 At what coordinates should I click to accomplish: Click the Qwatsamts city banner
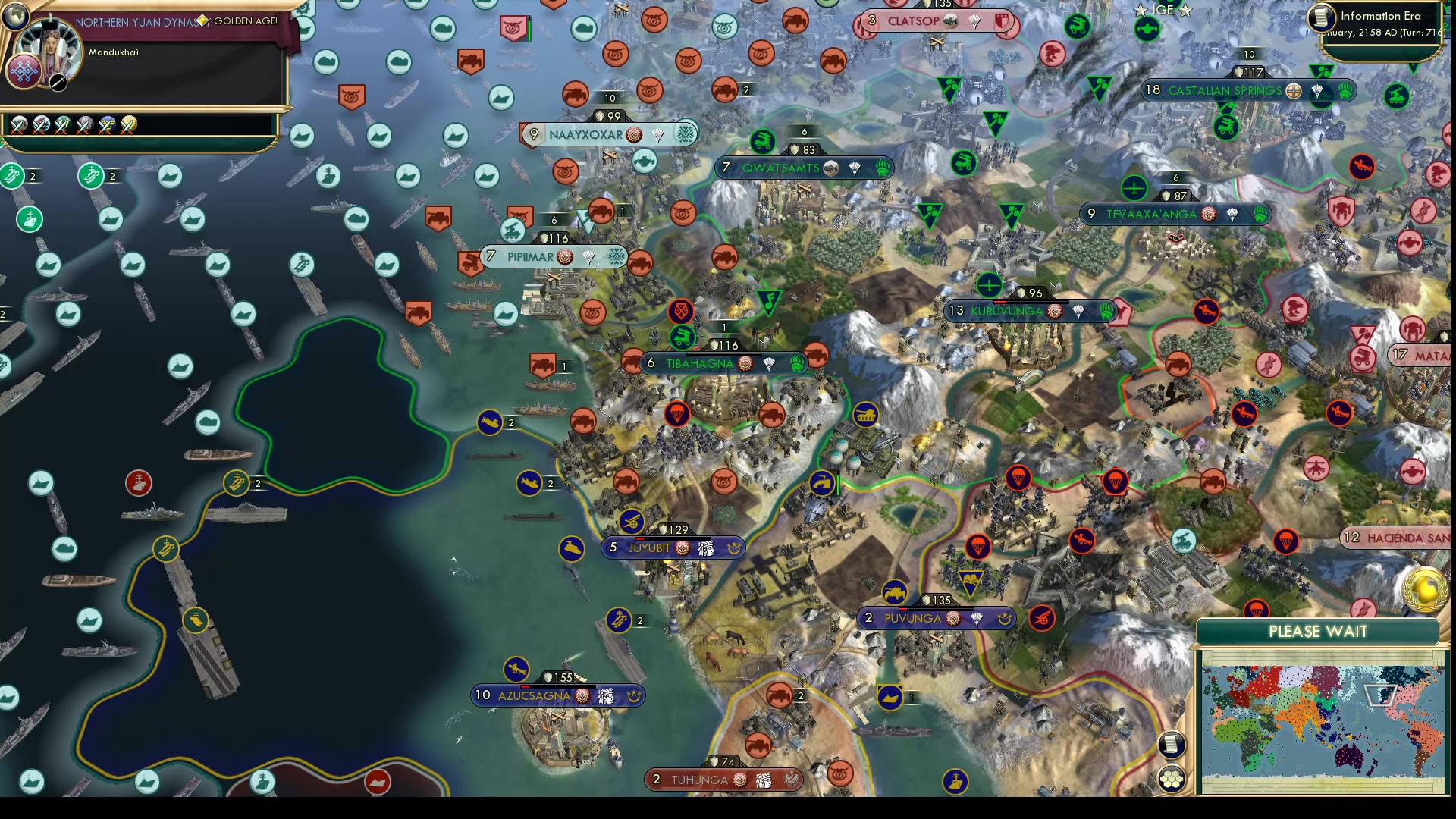pyautogui.click(x=781, y=168)
